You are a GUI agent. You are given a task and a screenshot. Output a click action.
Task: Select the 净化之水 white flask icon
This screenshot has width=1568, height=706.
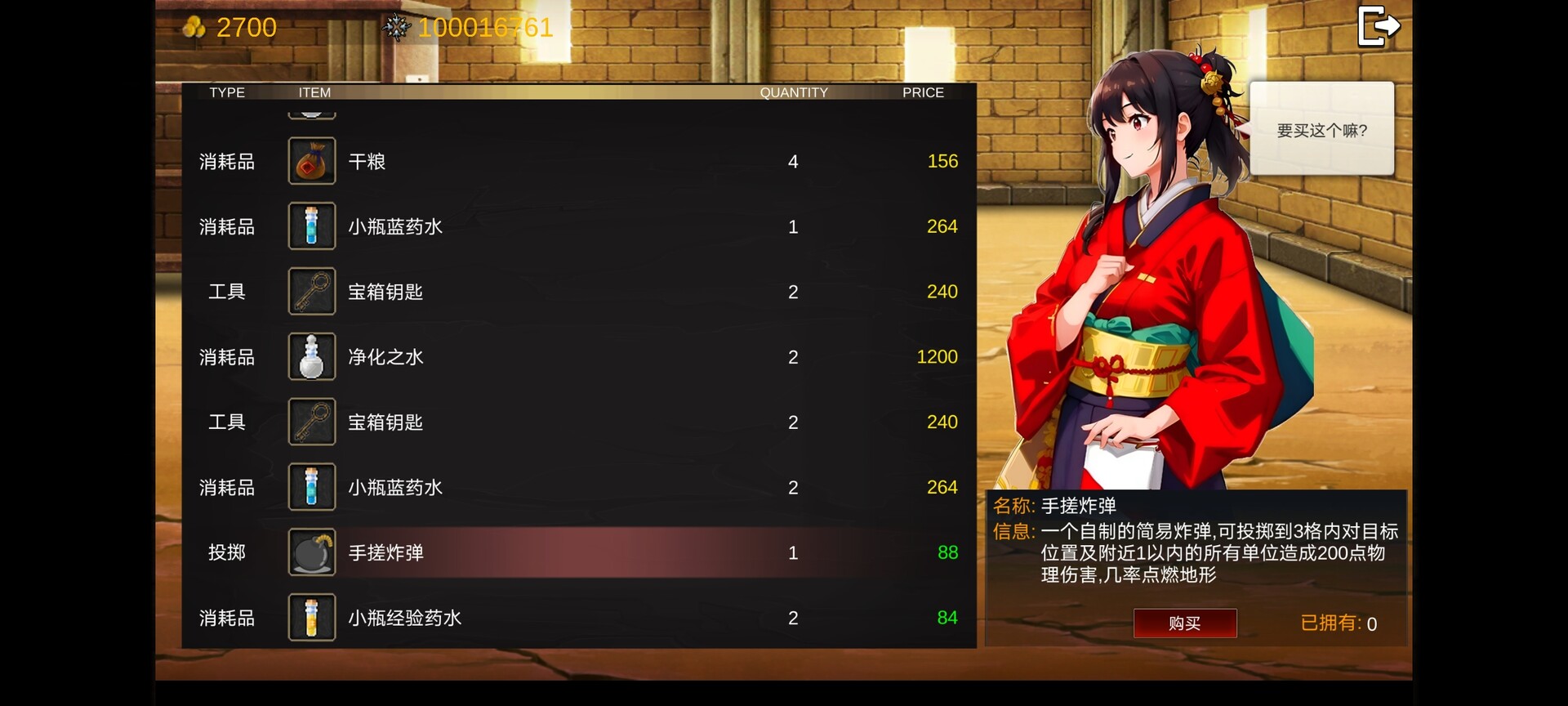click(x=311, y=357)
